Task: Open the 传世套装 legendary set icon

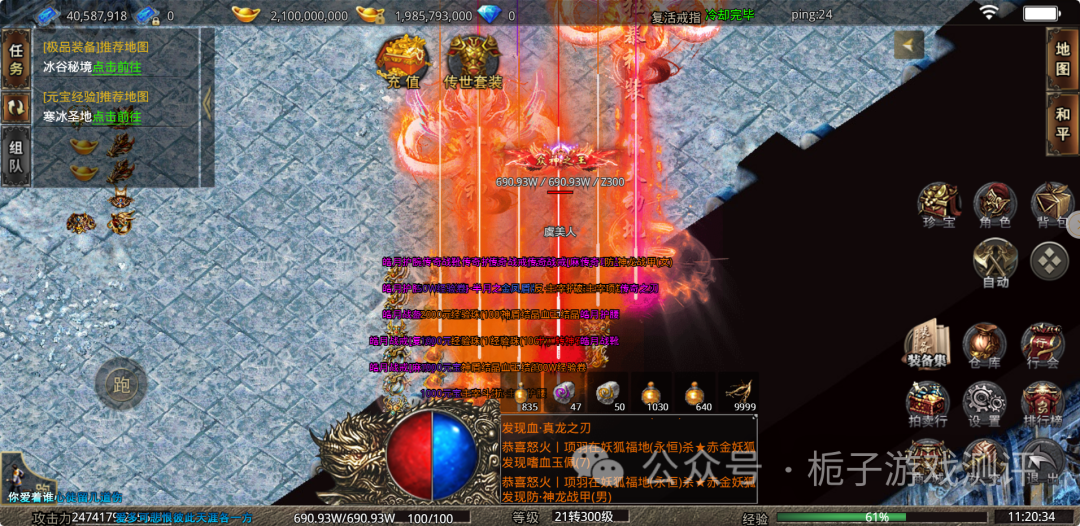Action: coord(474,62)
